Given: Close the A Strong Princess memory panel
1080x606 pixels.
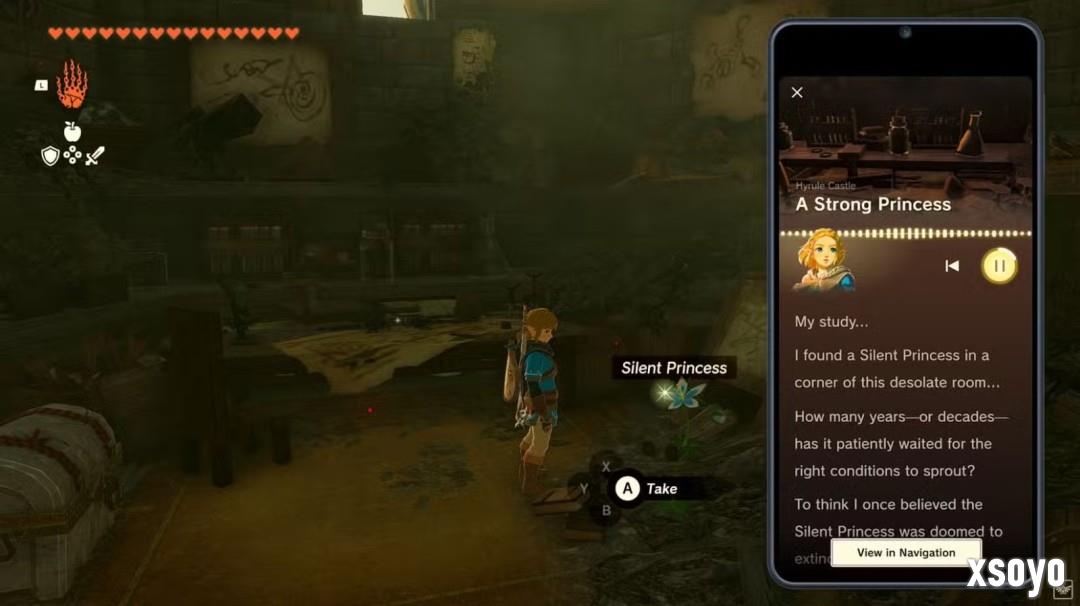Looking at the screenshot, I should click(x=797, y=92).
